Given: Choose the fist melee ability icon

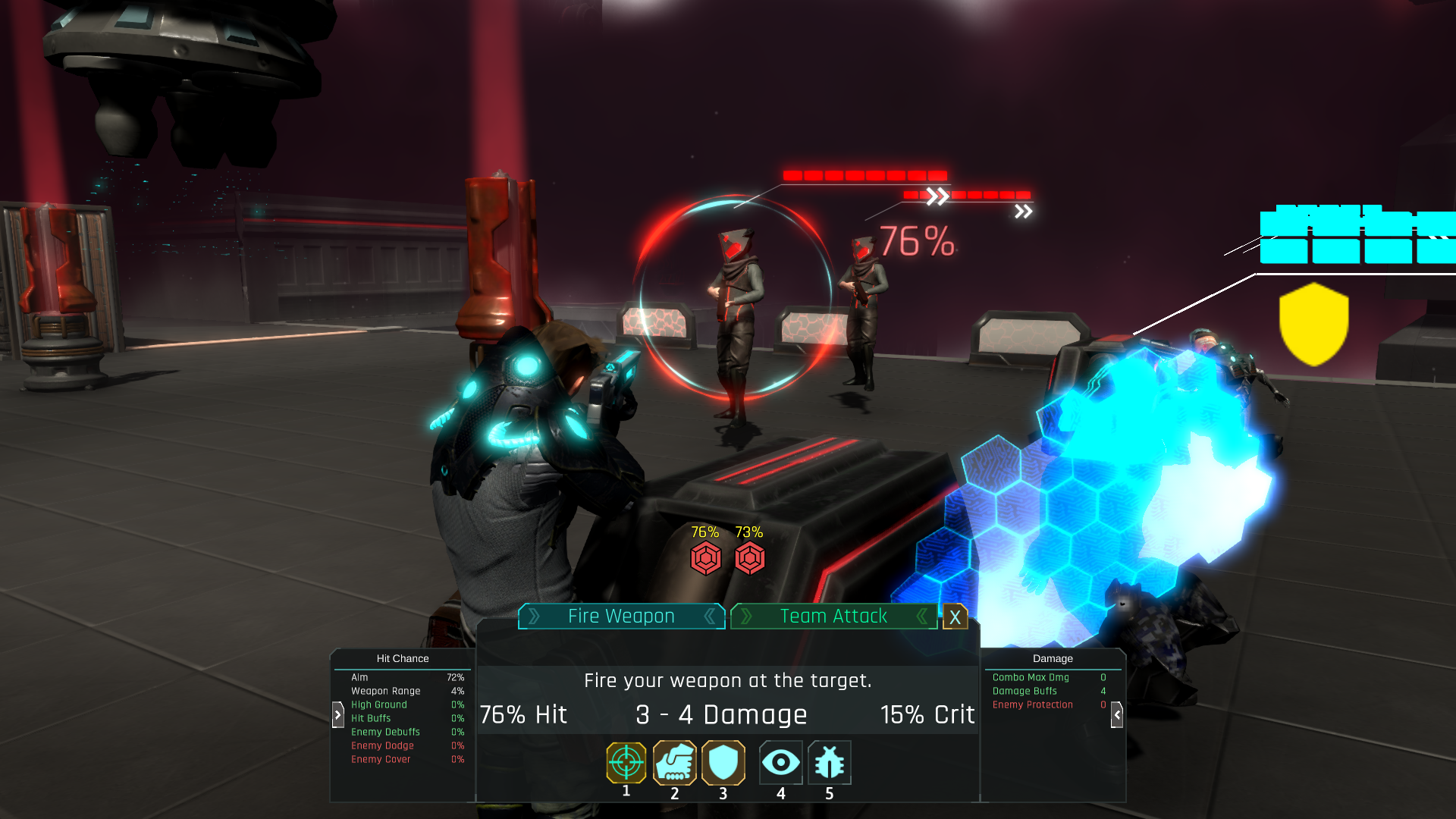Looking at the screenshot, I should pos(674,763).
